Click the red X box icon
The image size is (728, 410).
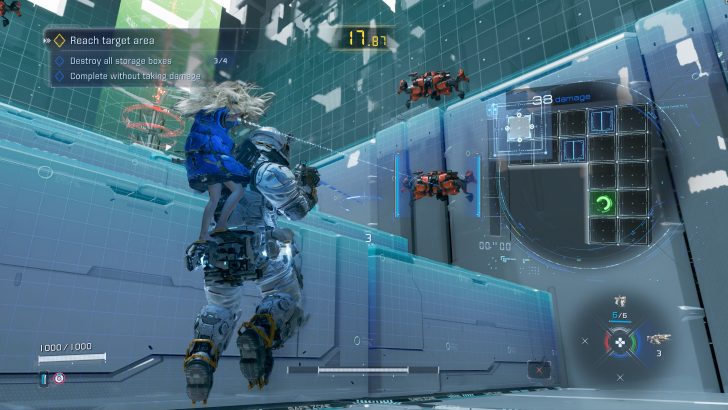pyautogui.click(x=540, y=370)
